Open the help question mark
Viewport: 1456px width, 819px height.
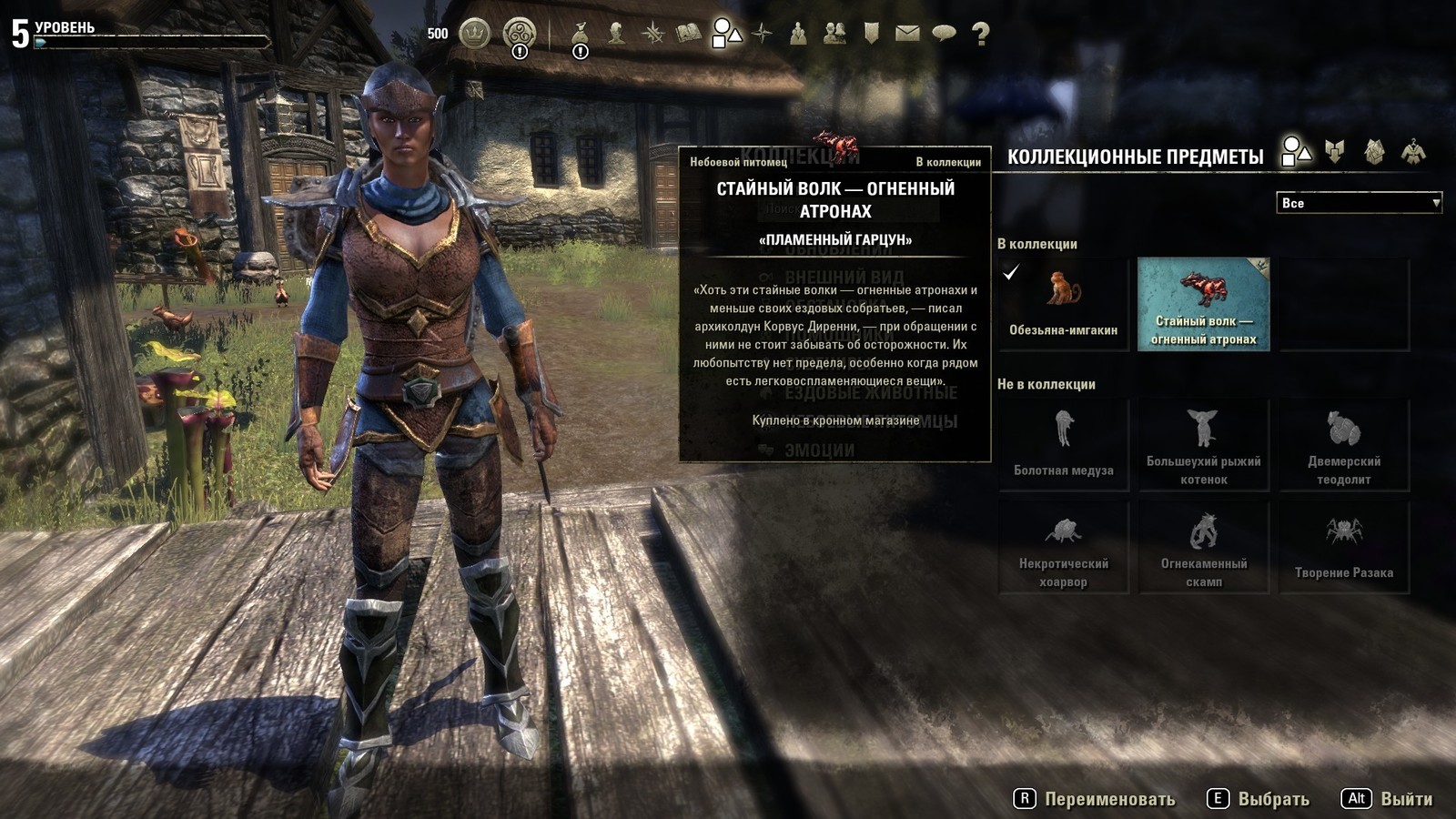[x=980, y=34]
